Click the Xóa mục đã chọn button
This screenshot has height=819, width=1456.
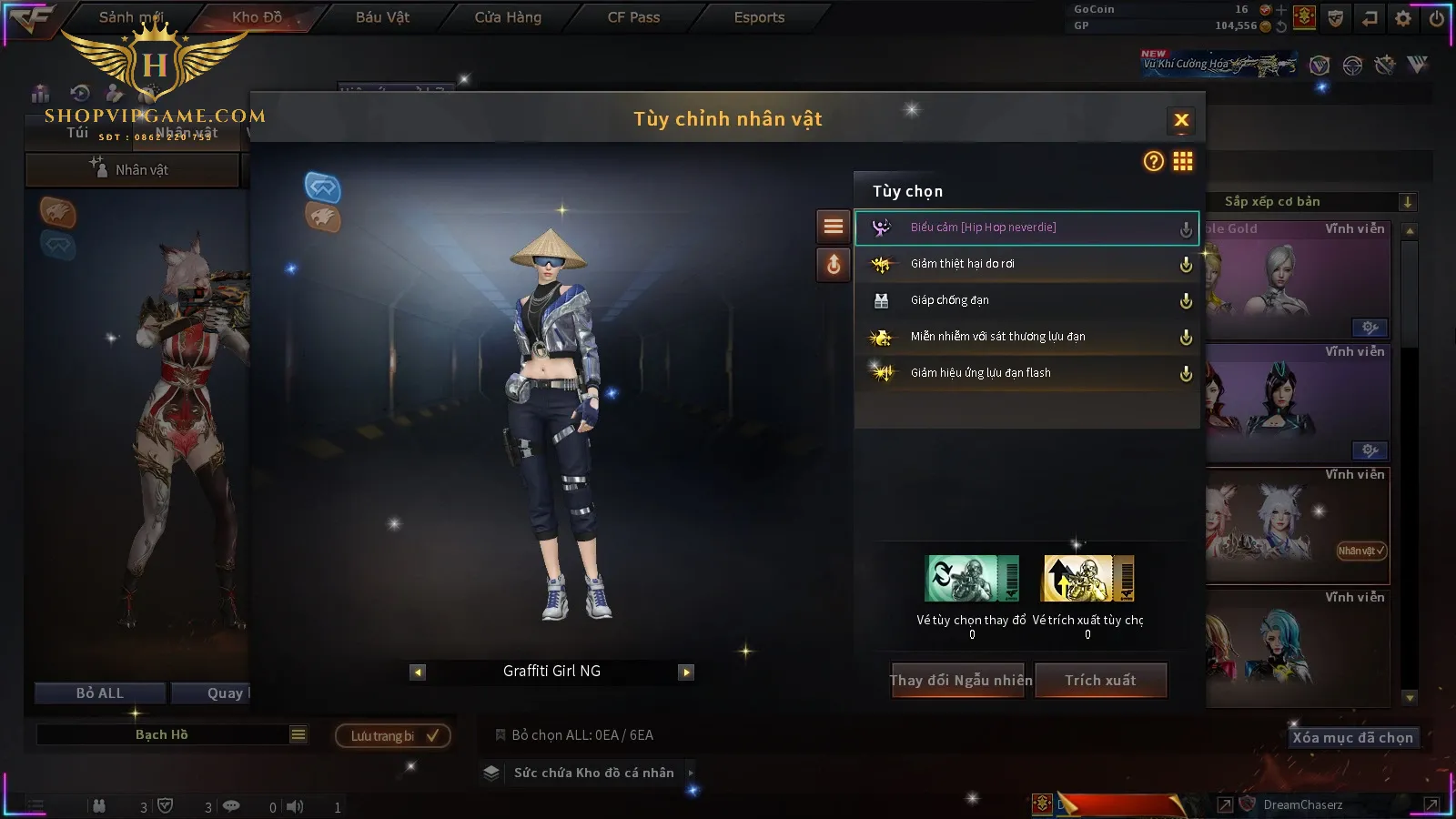[x=1352, y=738]
